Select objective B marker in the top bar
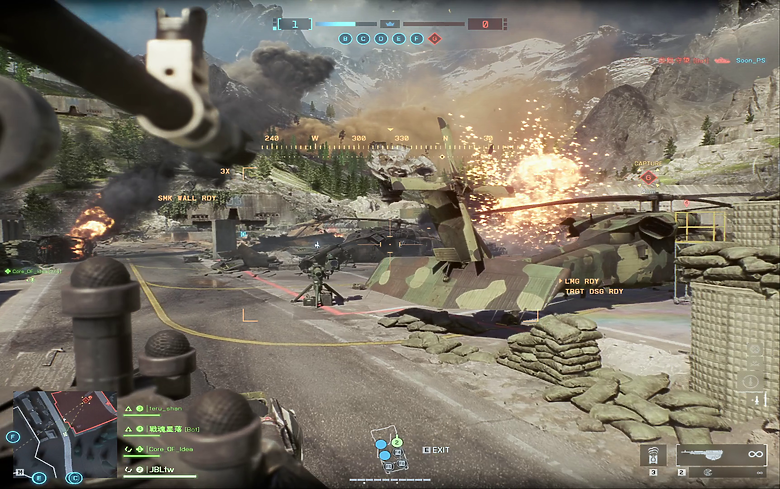 coord(346,39)
